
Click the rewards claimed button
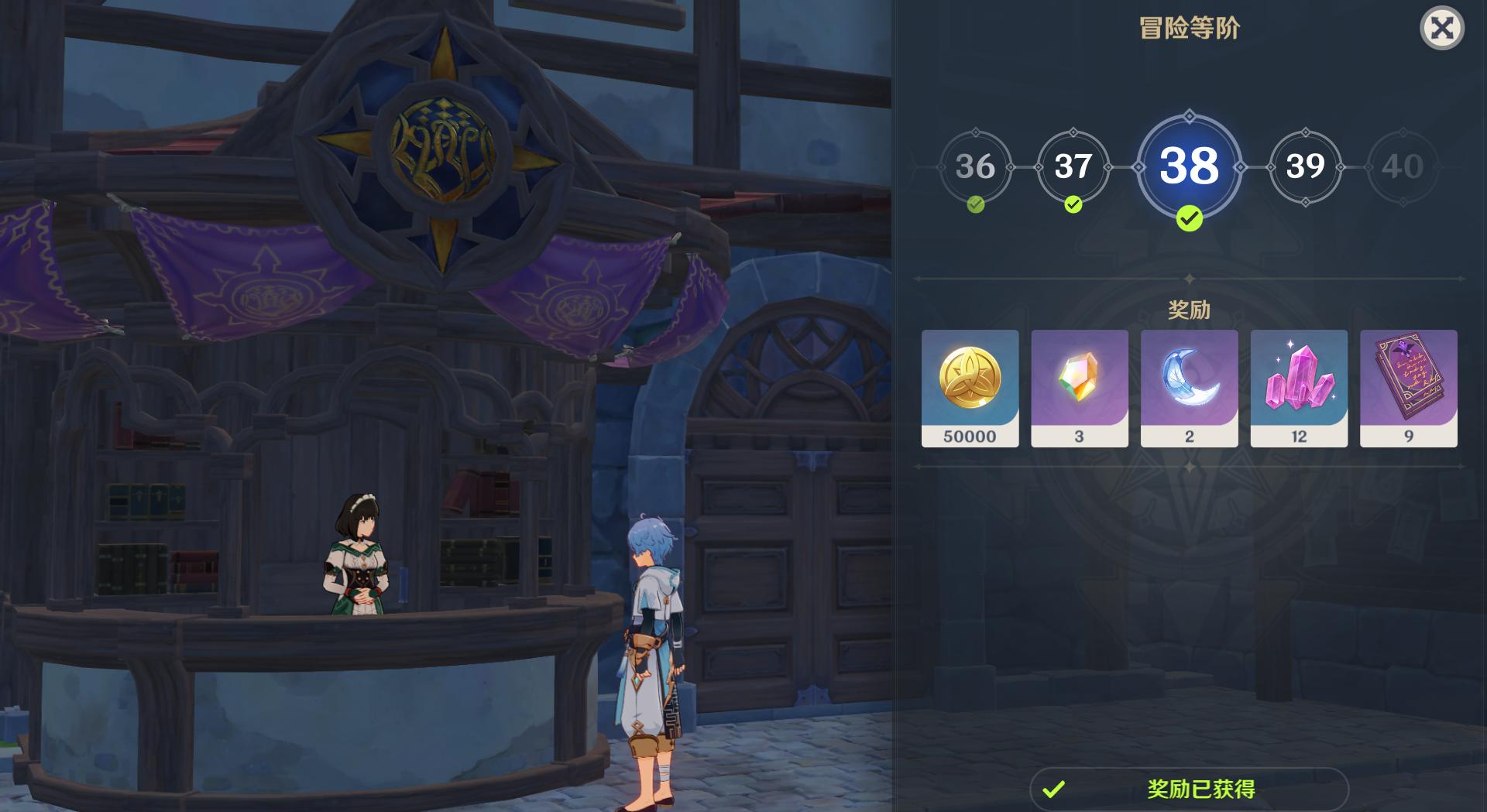1189,789
